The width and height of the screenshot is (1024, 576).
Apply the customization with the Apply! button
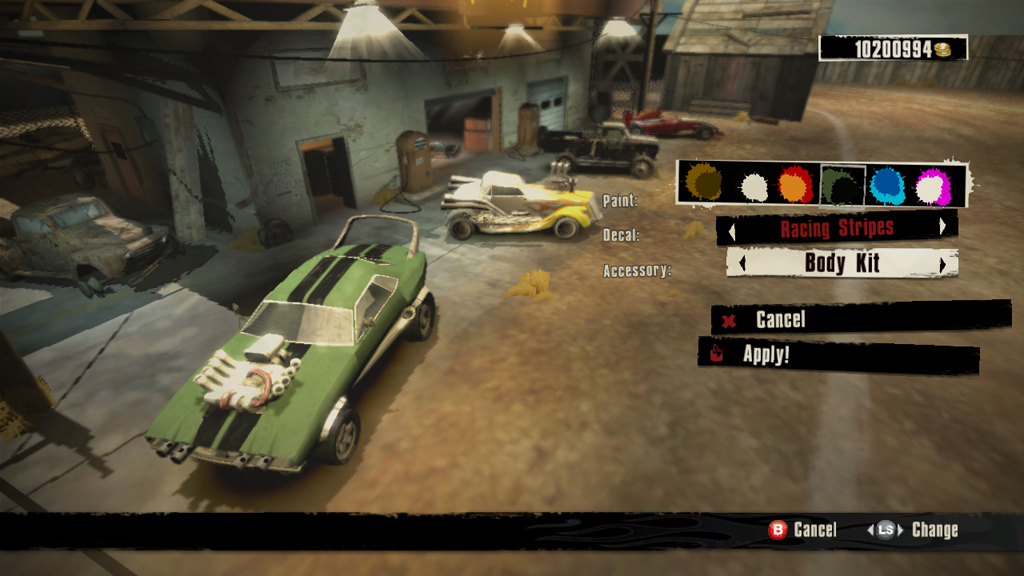click(x=766, y=354)
